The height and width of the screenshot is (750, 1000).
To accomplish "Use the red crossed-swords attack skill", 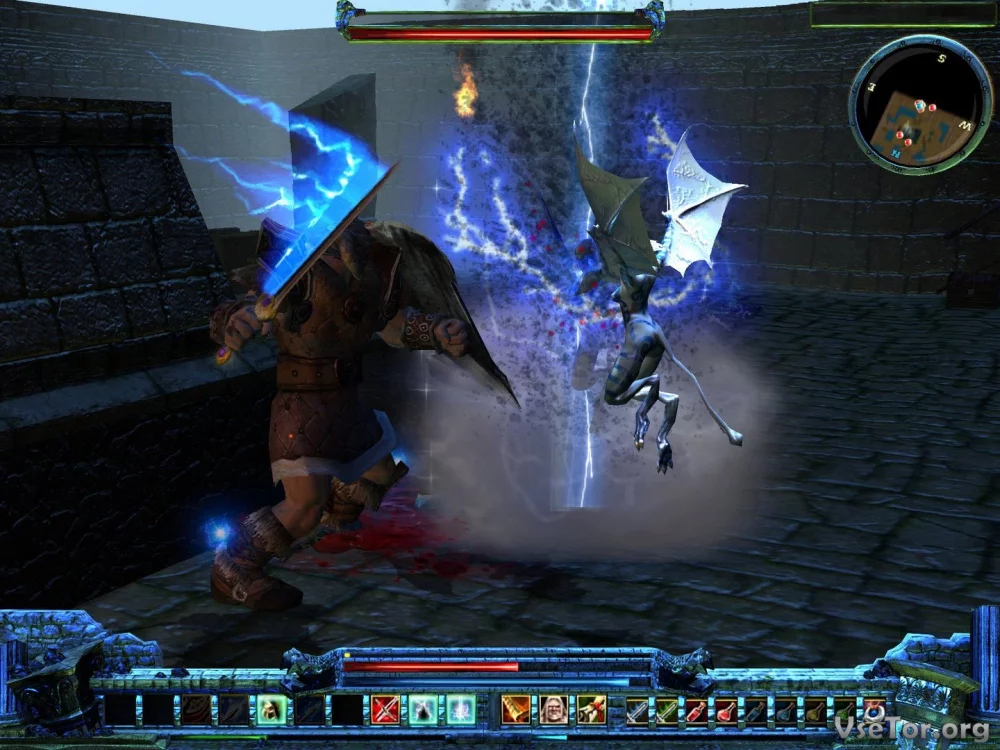I will coord(386,709).
